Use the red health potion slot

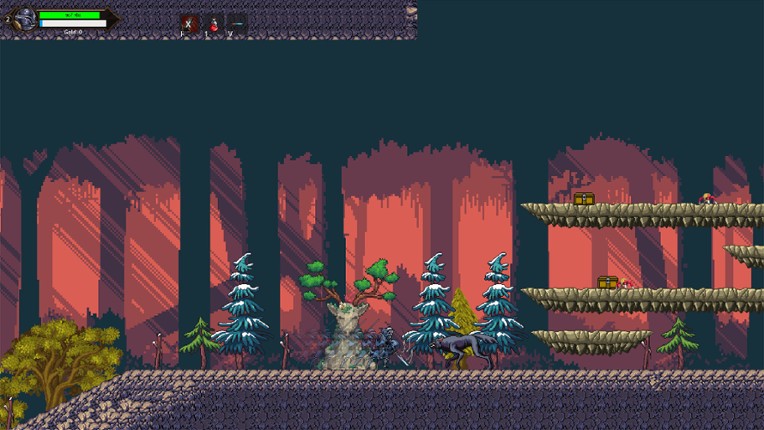point(213,23)
